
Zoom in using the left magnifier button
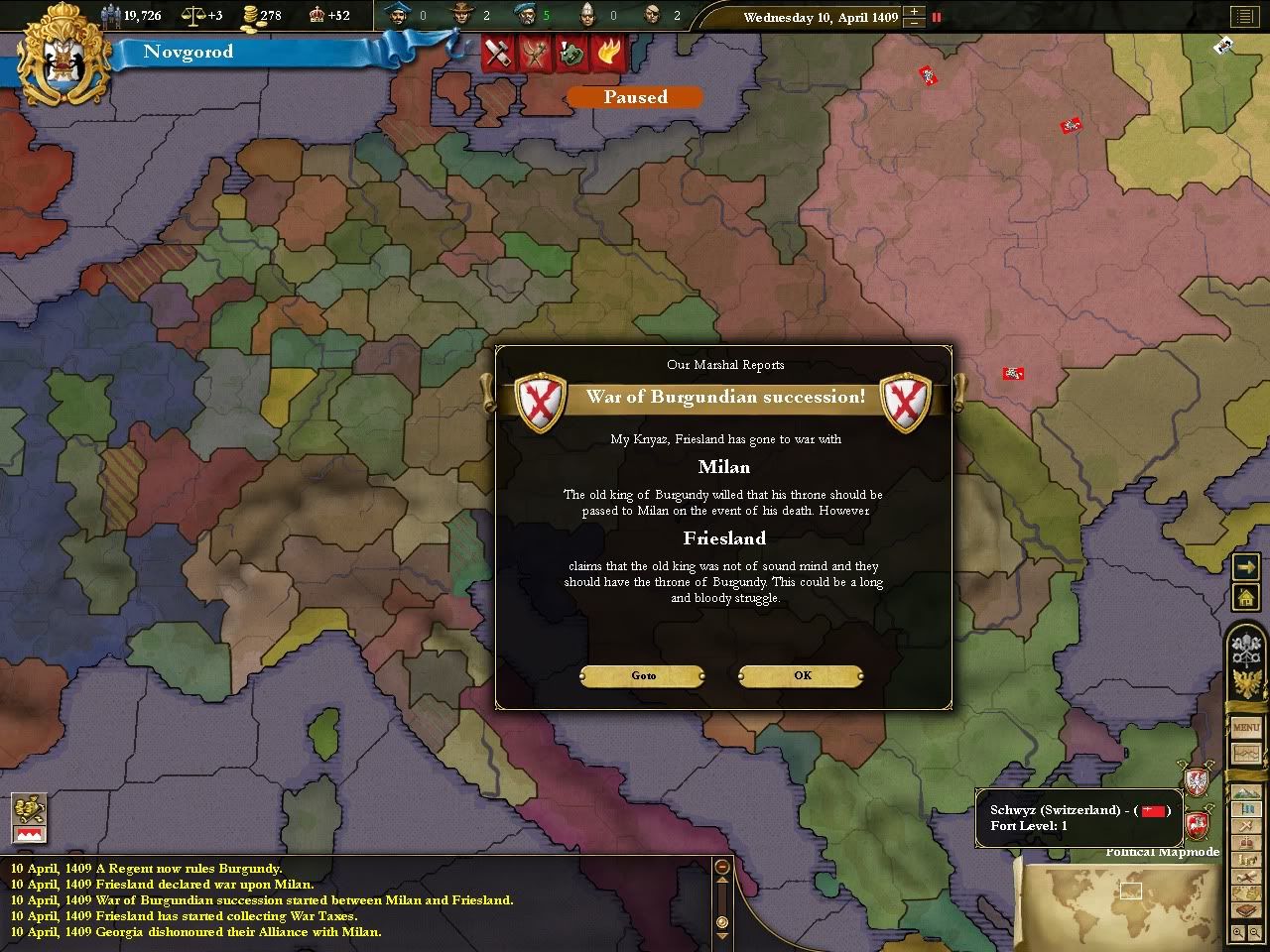point(1238,932)
